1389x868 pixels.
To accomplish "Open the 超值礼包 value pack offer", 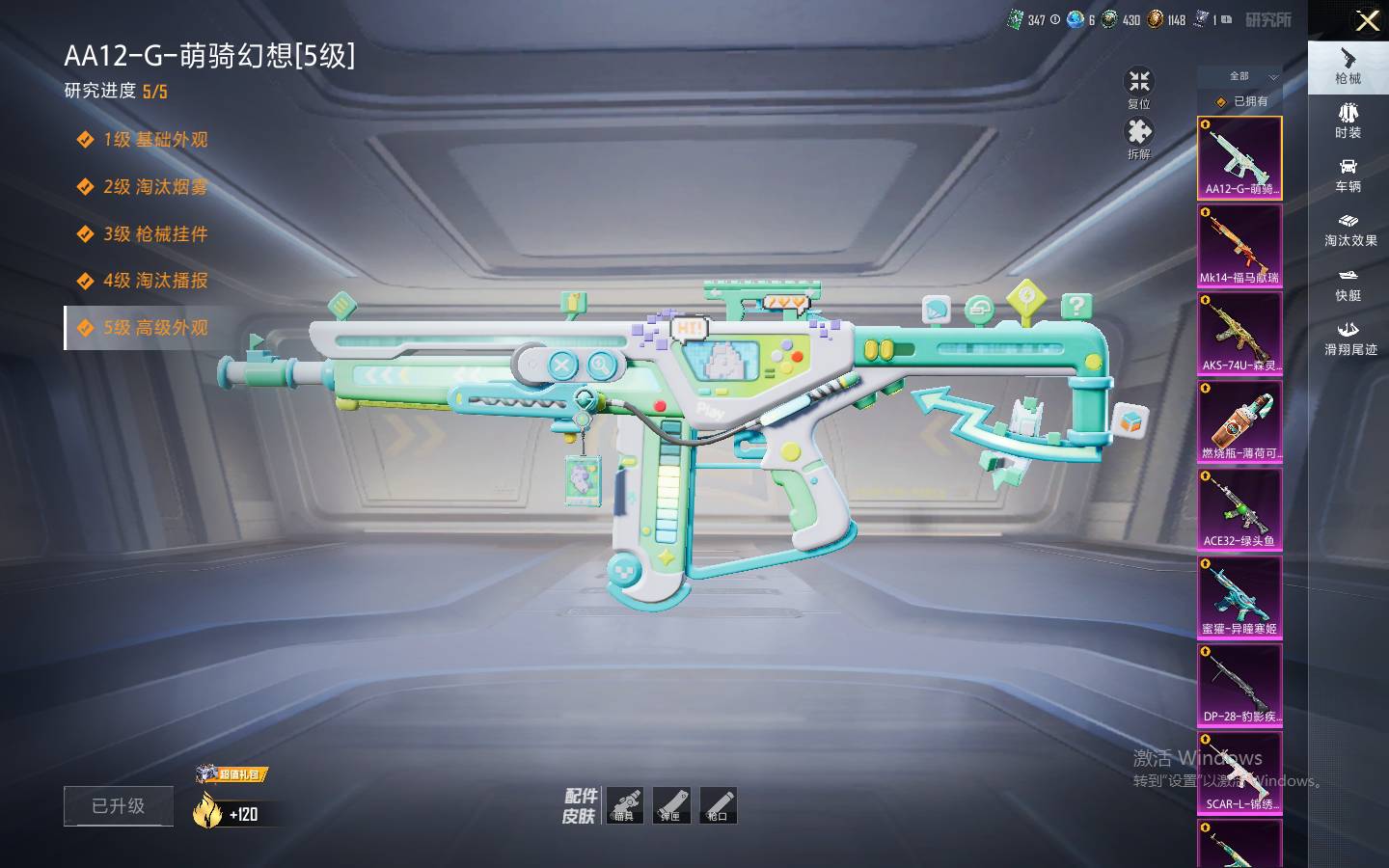I will [x=231, y=775].
